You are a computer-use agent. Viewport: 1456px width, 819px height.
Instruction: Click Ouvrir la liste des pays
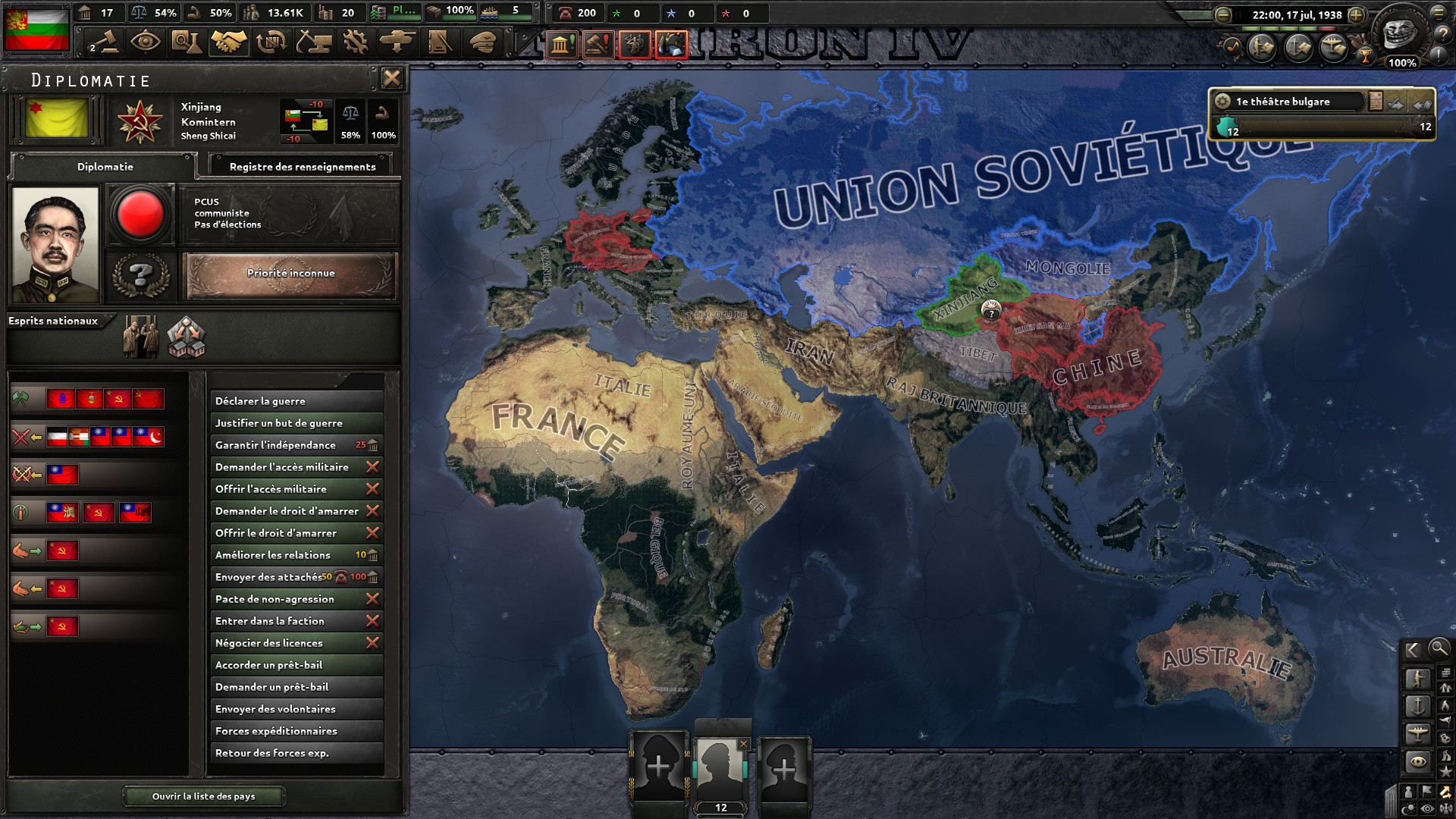205,796
